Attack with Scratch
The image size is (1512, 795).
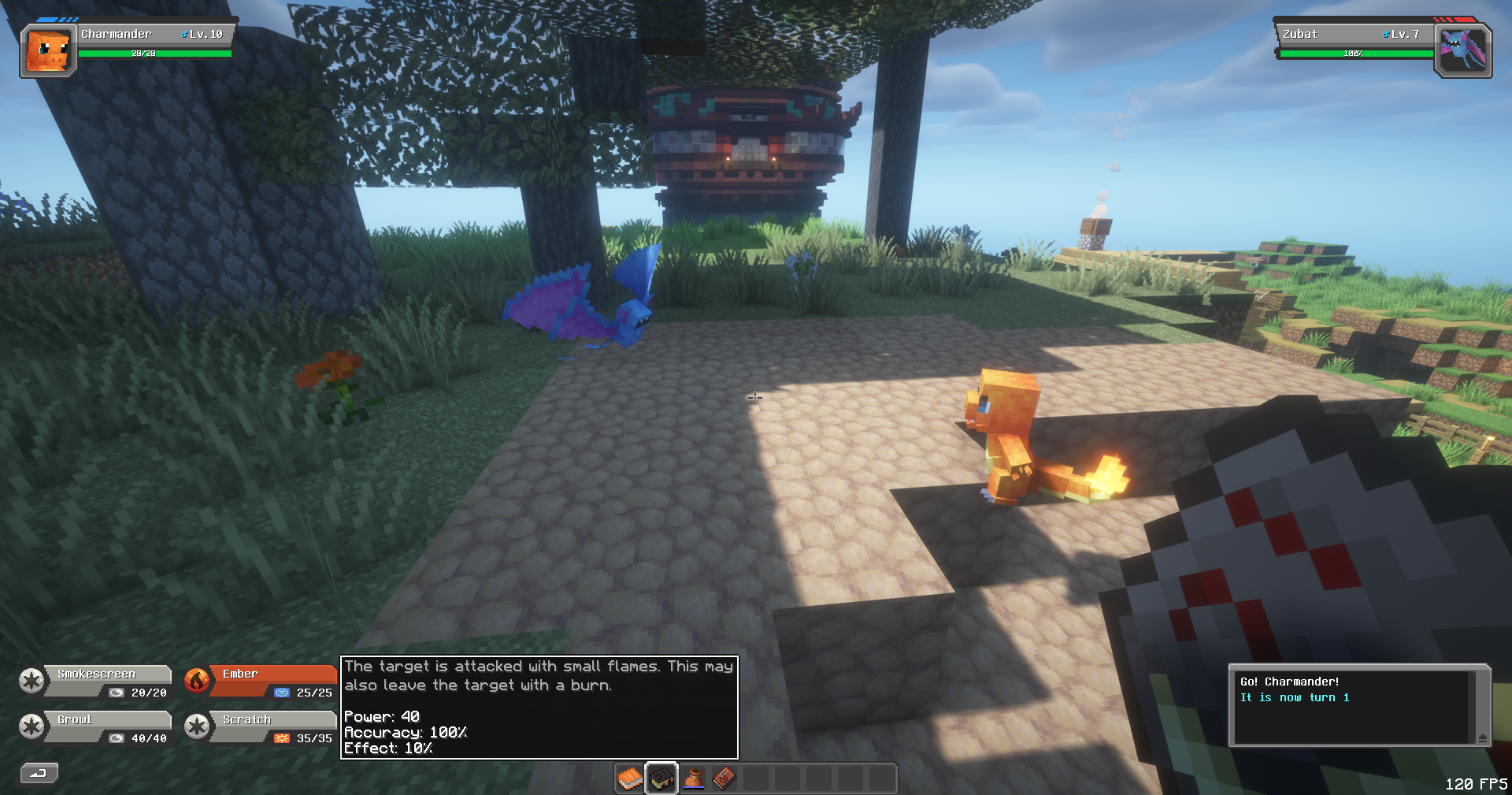(260, 726)
